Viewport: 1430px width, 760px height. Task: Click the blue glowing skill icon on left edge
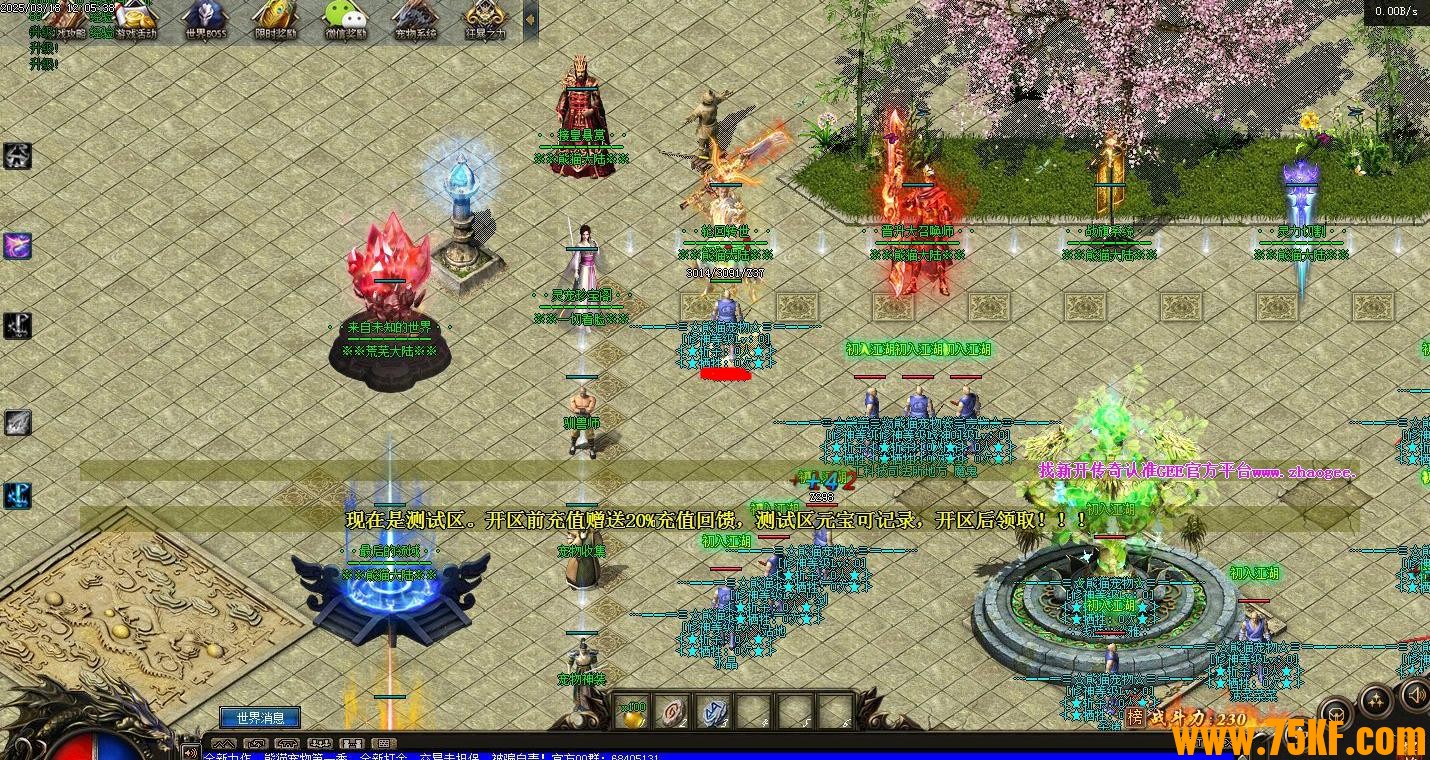pos(17,495)
